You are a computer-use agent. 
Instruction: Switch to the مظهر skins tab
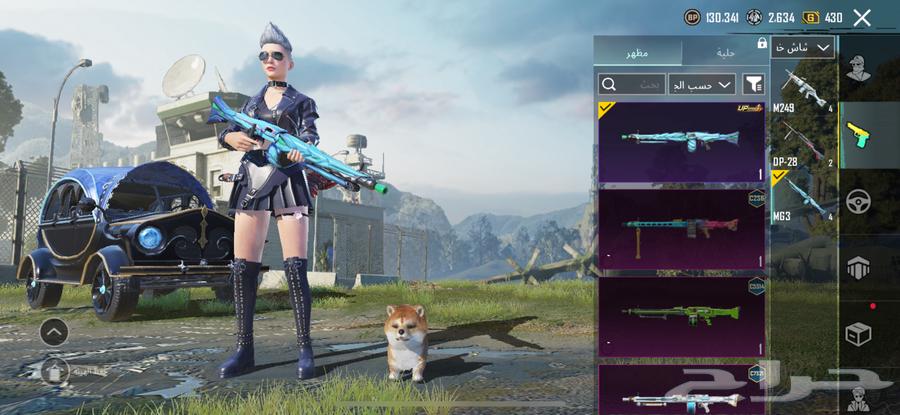(x=637, y=51)
